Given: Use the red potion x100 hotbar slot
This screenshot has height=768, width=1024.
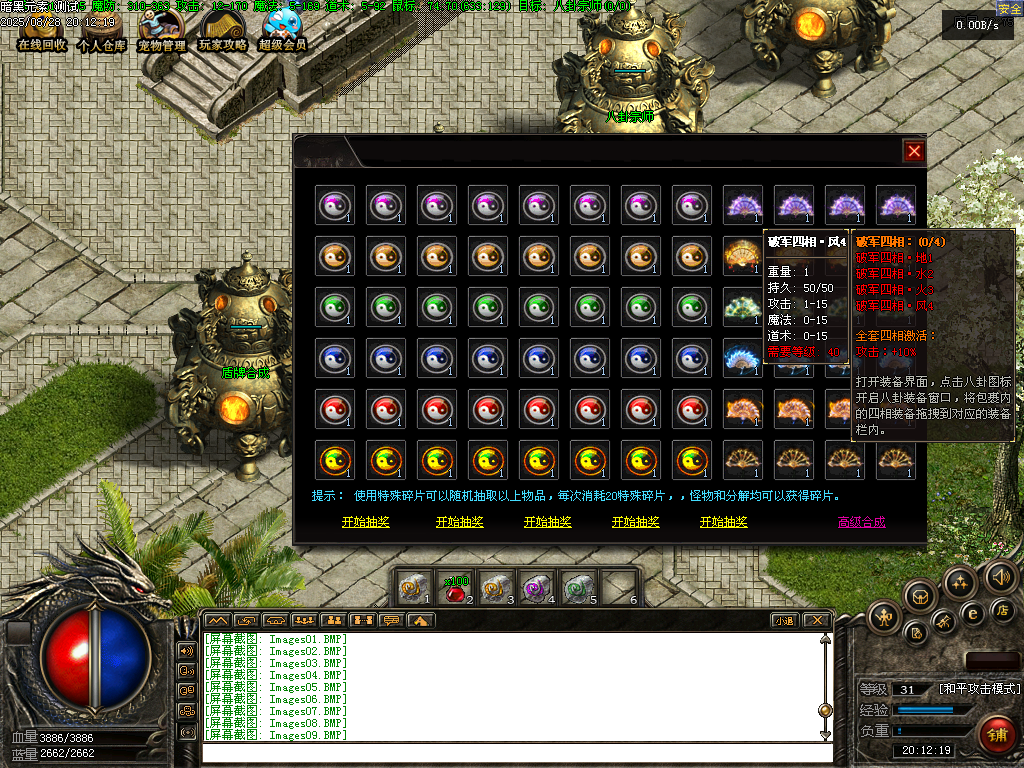Looking at the screenshot, I should tap(457, 589).
